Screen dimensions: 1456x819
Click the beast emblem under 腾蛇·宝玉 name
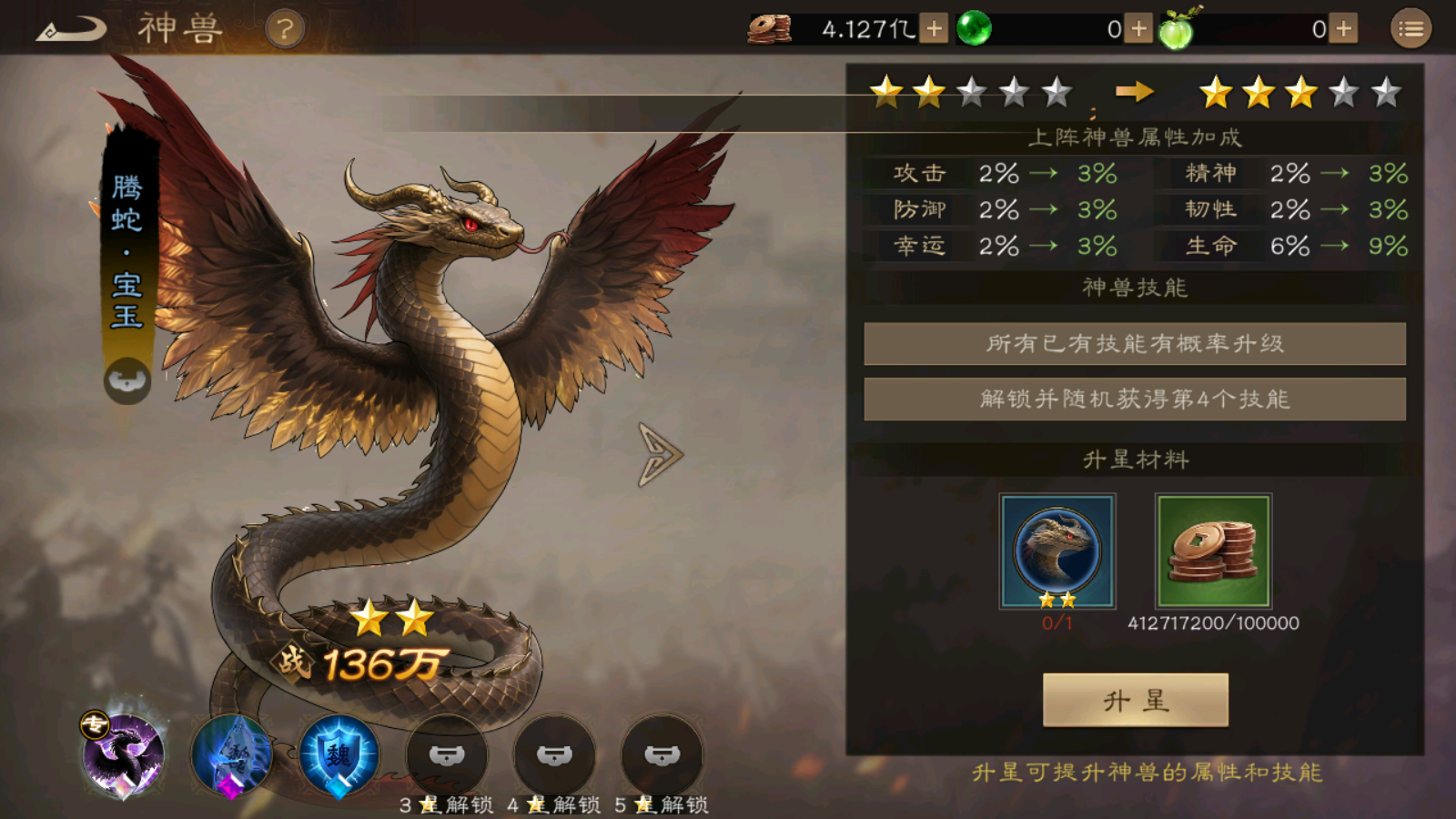(x=126, y=381)
